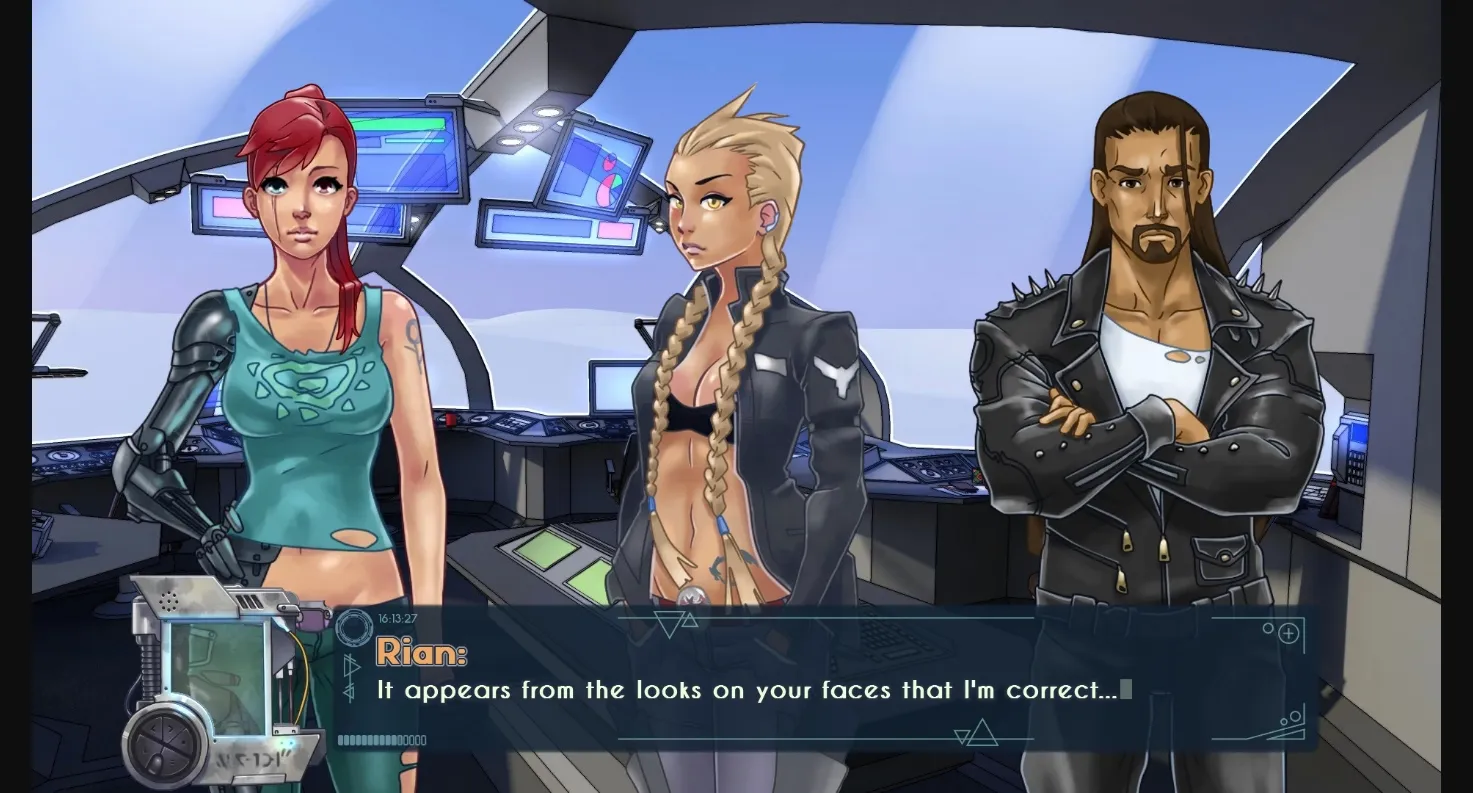Click the downward triangle marker atop the dialogue box

[668, 625]
